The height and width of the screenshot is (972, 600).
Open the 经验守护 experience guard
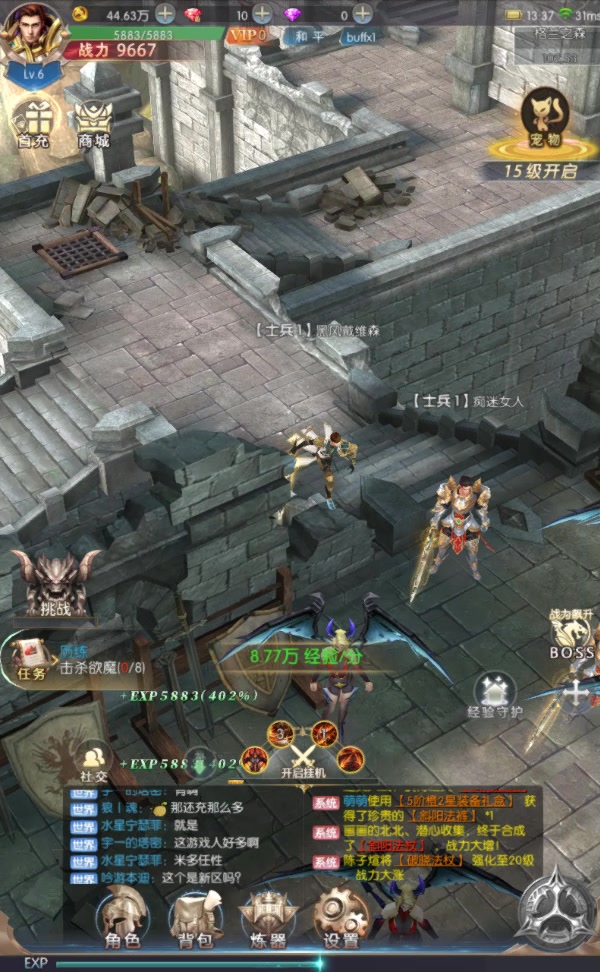(x=494, y=695)
